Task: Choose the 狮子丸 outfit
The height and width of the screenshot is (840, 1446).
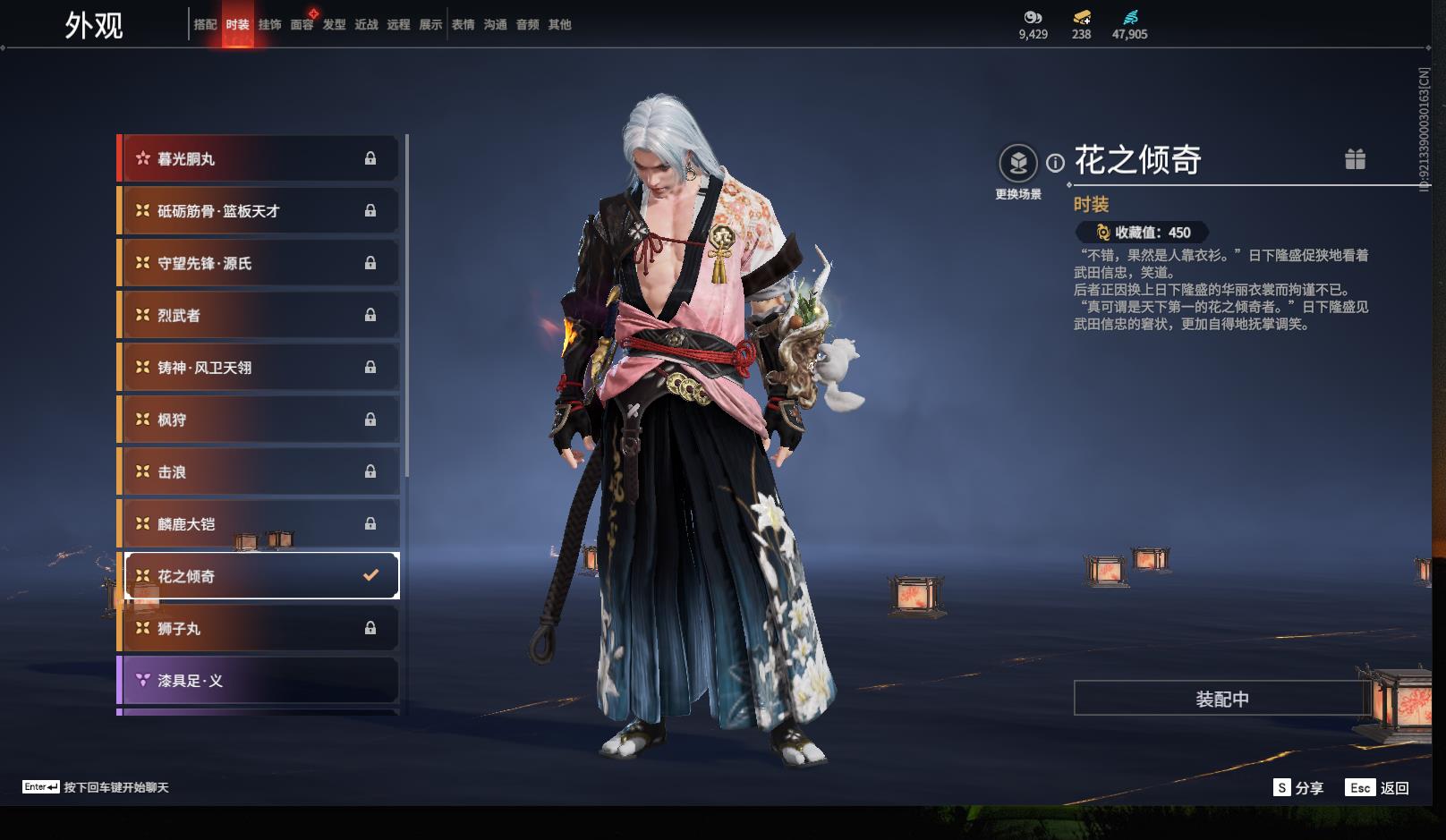Action: [258, 629]
